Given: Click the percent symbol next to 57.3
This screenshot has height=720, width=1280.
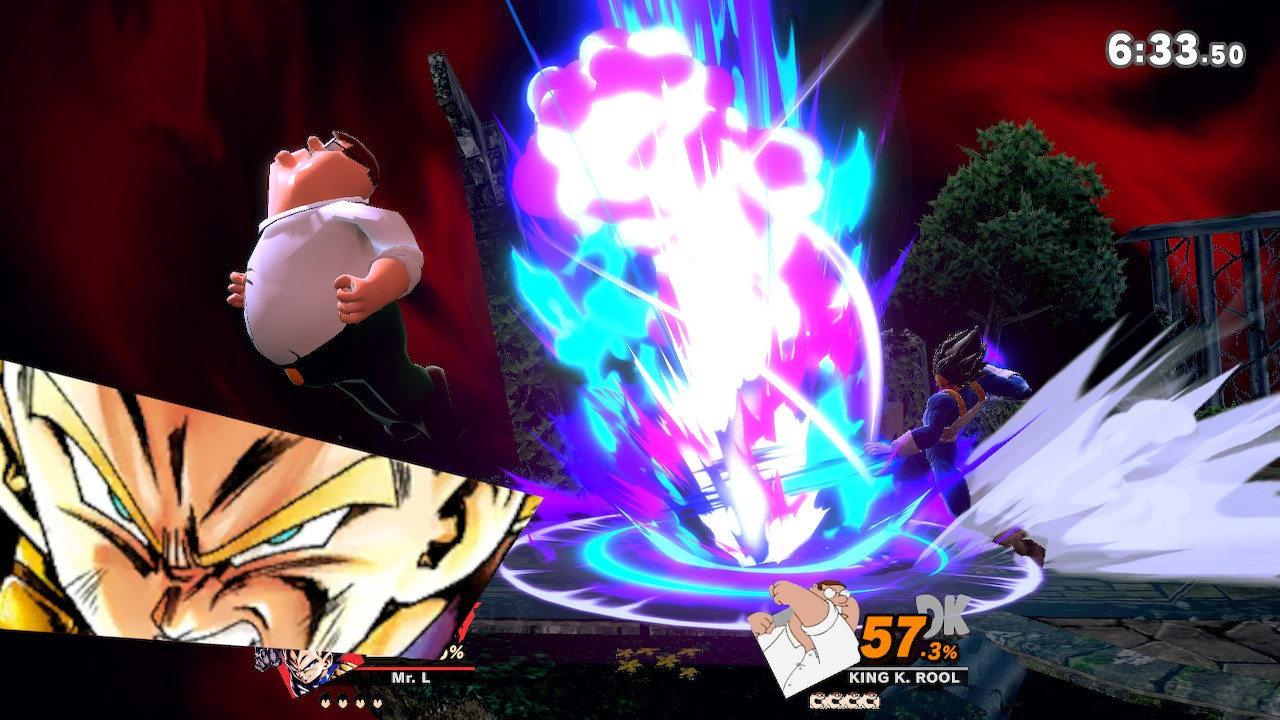Looking at the screenshot, I should (950, 652).
